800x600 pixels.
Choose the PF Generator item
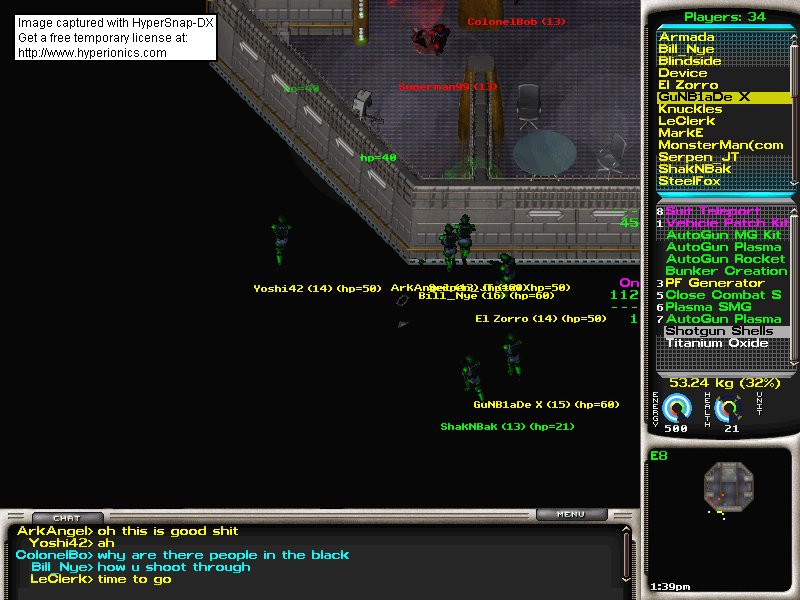click(x=714, y=283)
